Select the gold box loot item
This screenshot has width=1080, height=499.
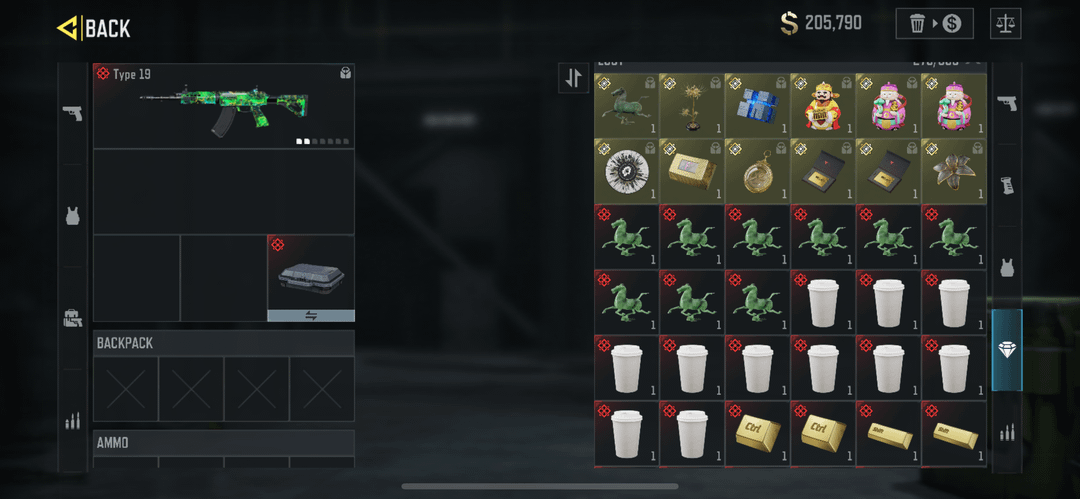tap(692, 170)
